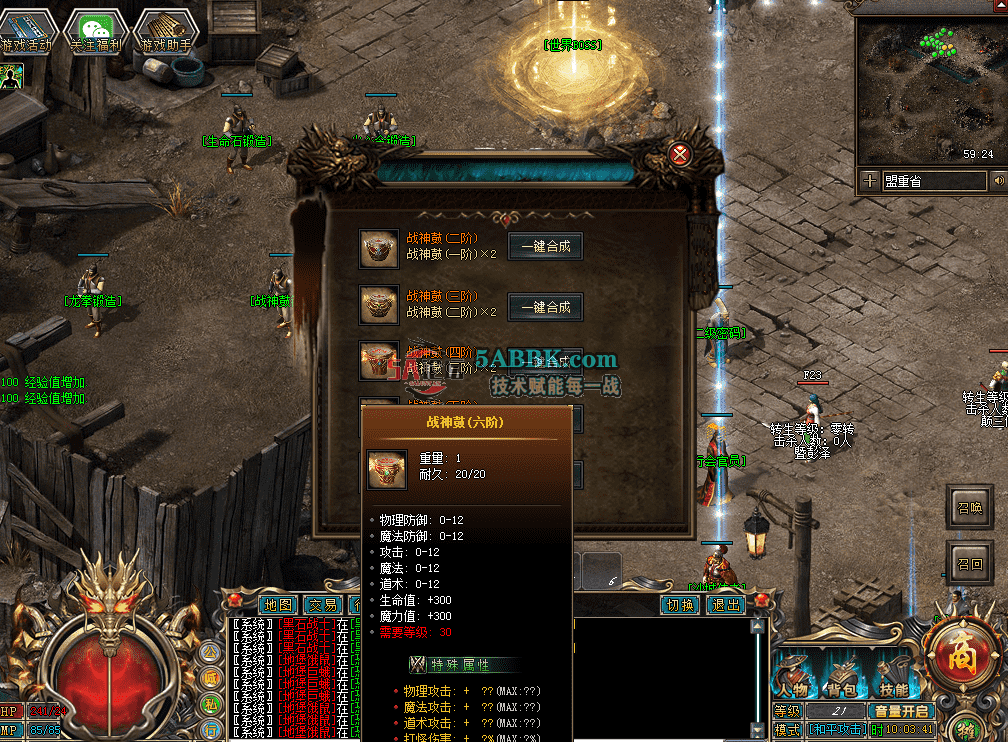This screenshot has height=742, width=1008.
Task: Click 一键合成 for 战神鼓 (二阶)
Action: pos(545,246)
